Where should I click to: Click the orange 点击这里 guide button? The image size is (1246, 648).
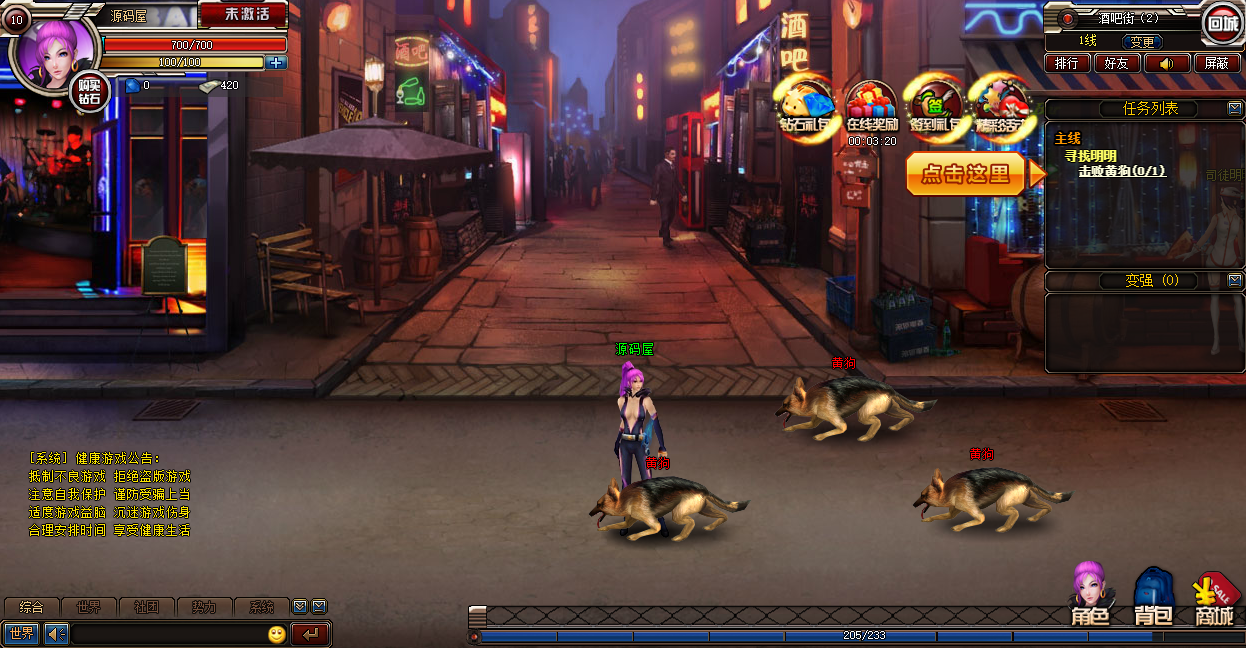pyautogui.click(x=967, y=174)
